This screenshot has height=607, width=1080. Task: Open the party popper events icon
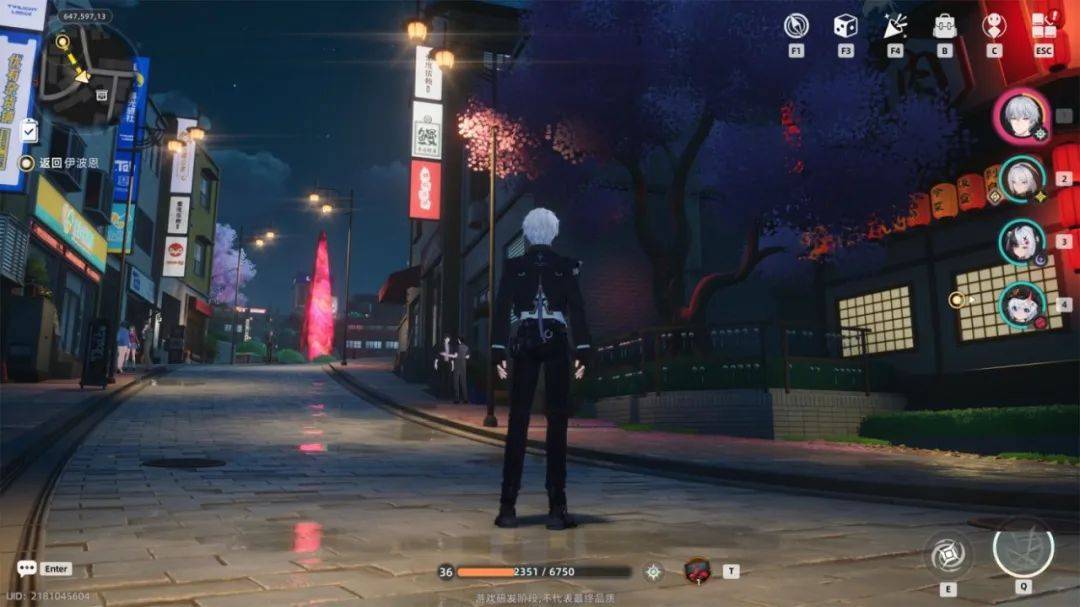click(894, 26)
